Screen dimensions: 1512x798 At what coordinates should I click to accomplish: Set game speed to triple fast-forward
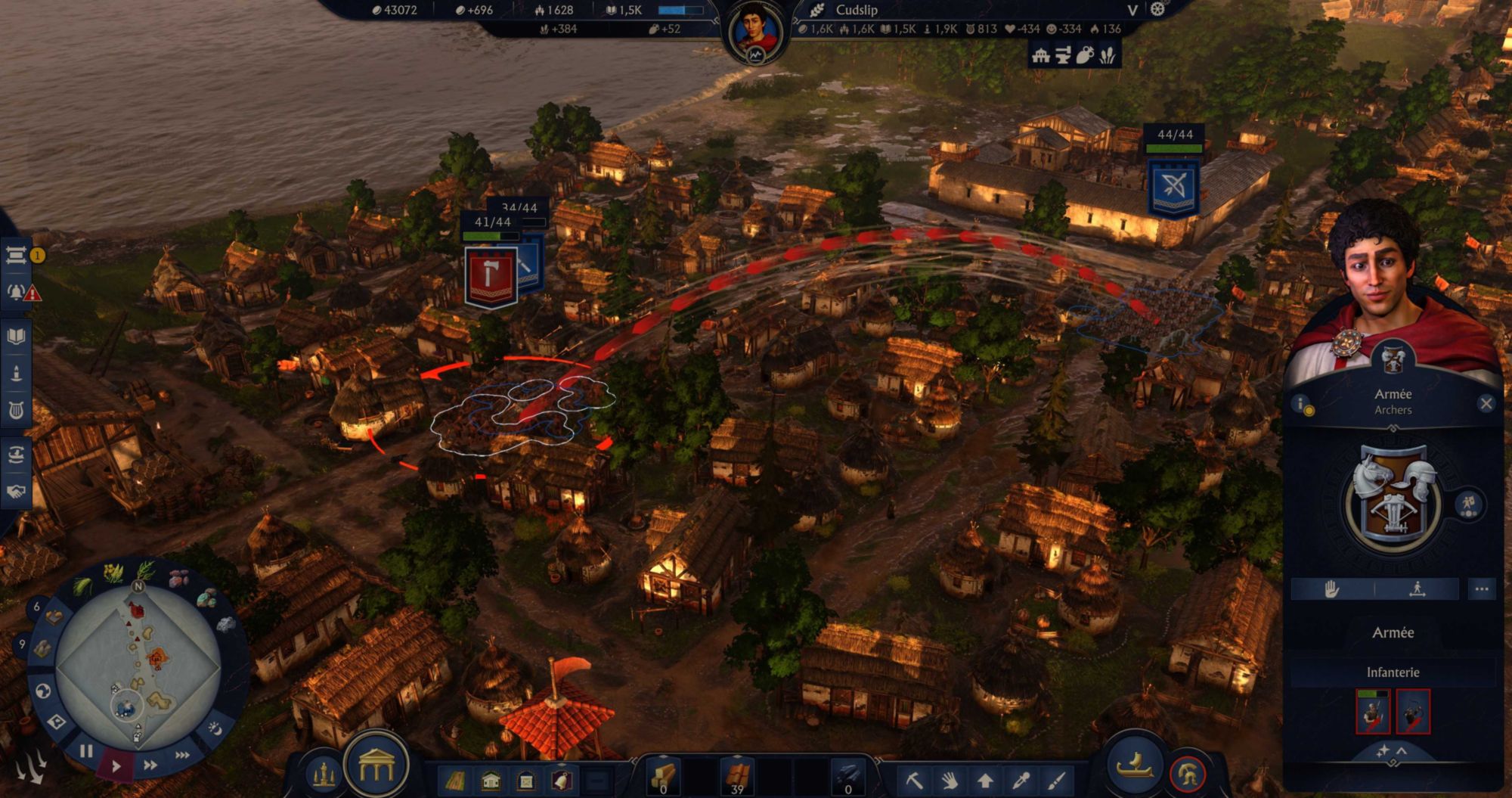pos(182,755)
